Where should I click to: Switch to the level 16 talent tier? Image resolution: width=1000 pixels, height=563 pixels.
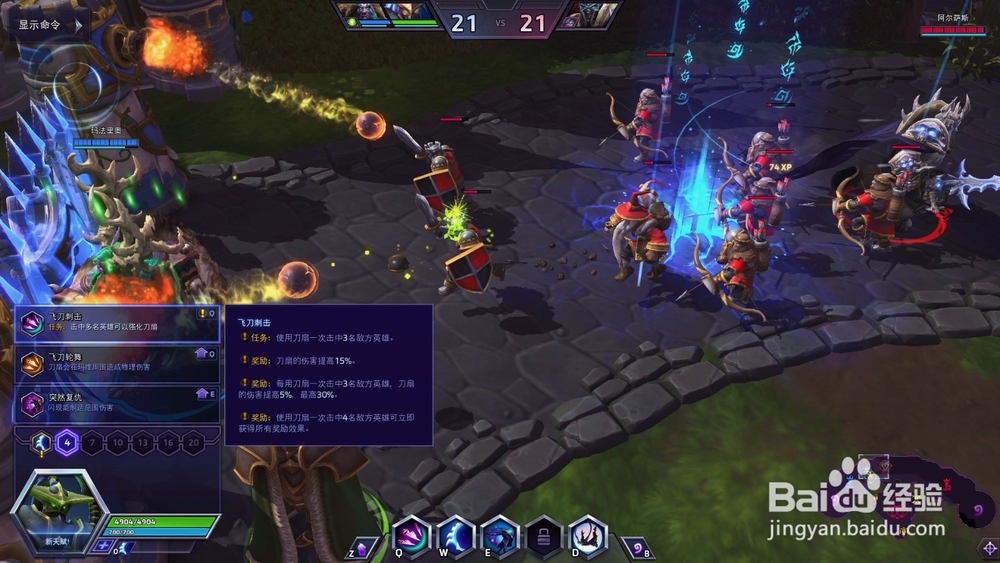168,443
